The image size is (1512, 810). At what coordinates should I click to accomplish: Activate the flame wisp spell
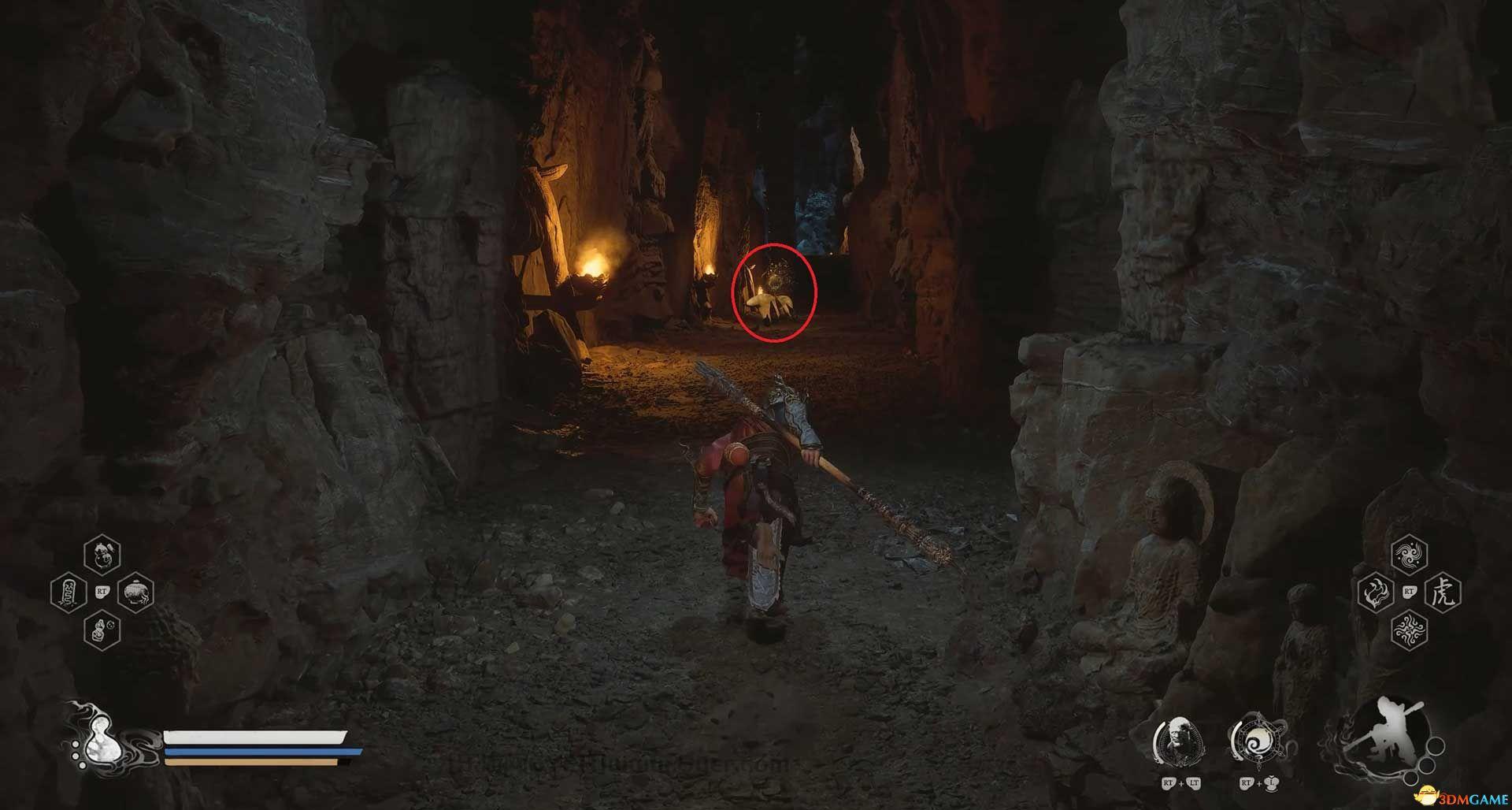(x=1377, y=592)
